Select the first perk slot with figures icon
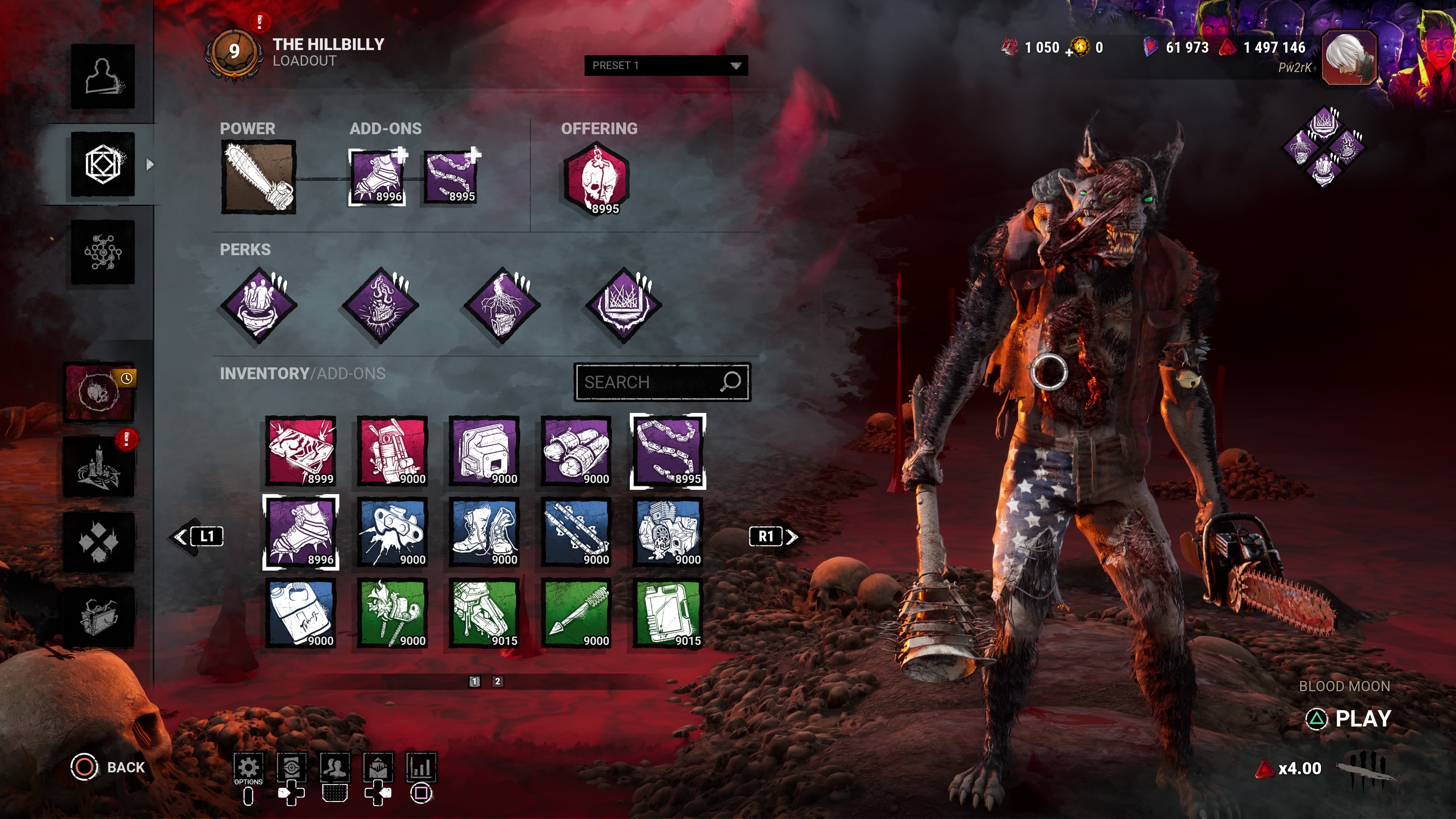The width and height of the screenshot is (1456, 819). [x=259, y=305]
